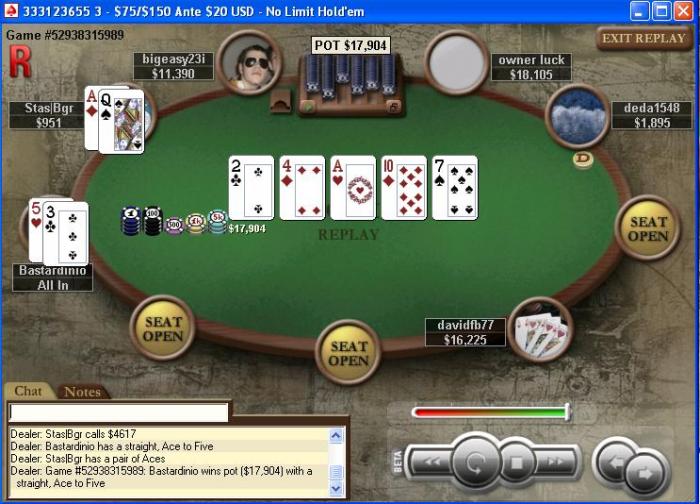The image size is (700, 504).
Task: Select bigeasy23i's player avatar
Action: (249, 62)
